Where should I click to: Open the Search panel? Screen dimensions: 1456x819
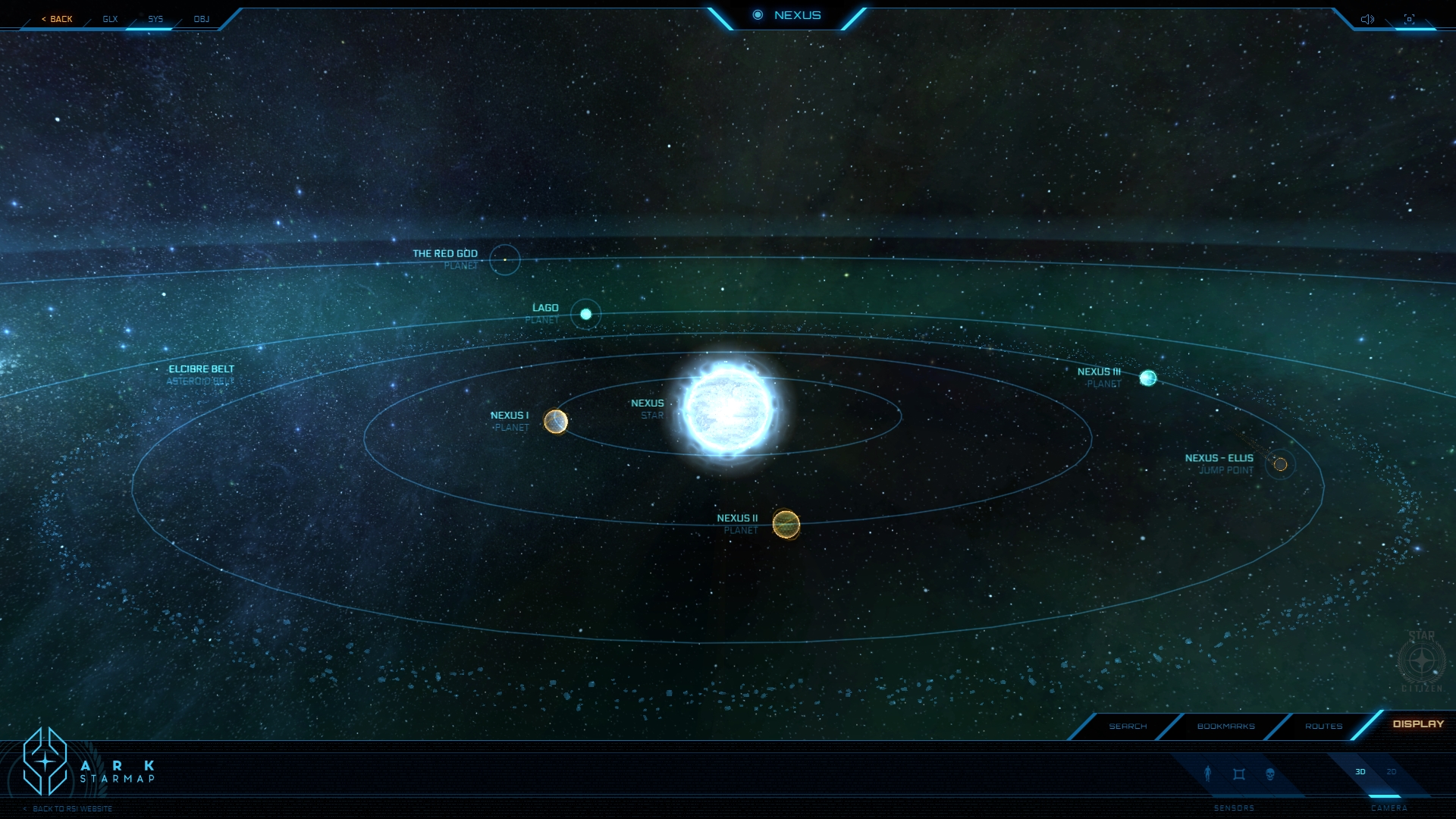click(x=1128, y=726)
